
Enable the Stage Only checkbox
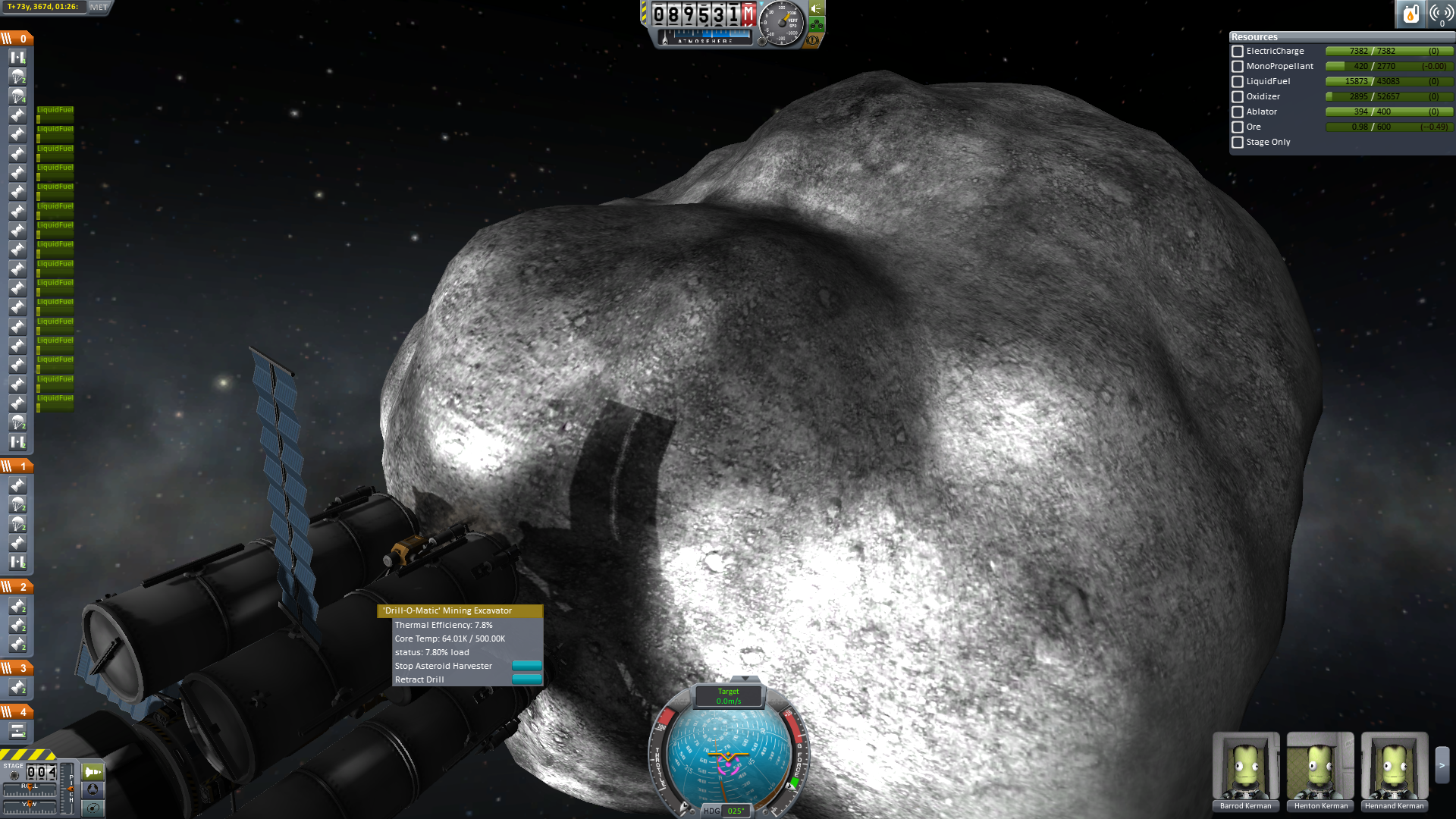(x=1238, y=143)
